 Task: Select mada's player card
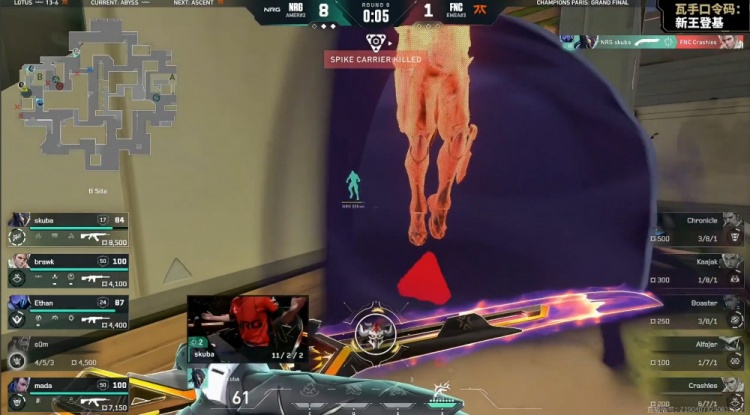(x=70, y=391)
